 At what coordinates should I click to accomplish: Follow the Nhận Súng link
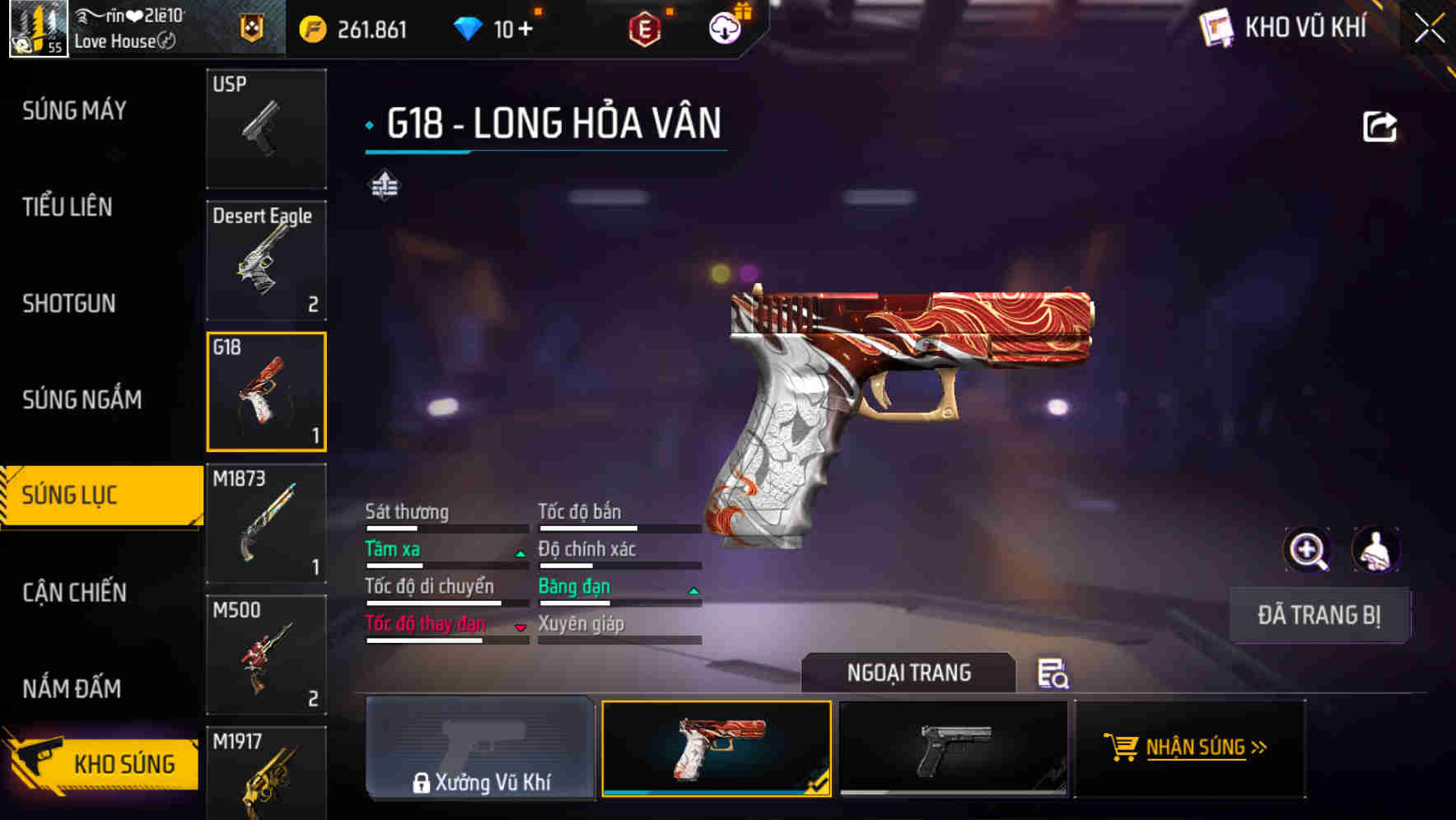(1188, 748)
